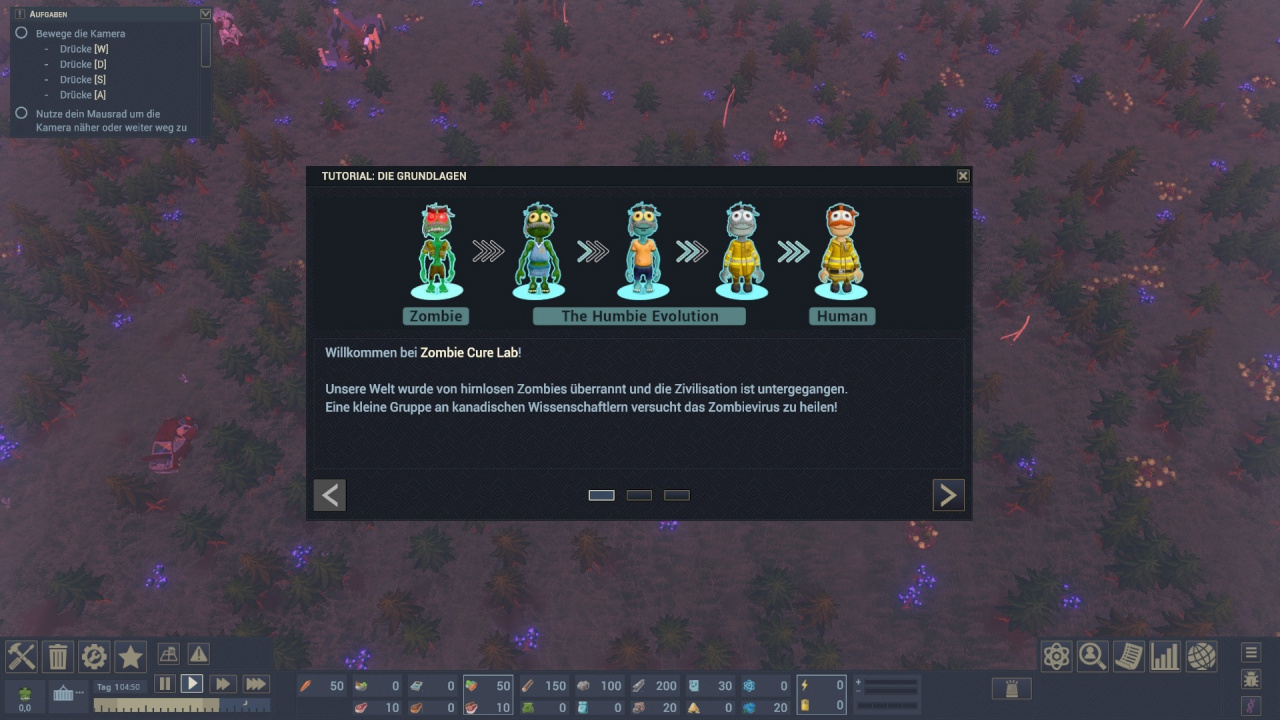Collapse the Aufgaben task list
This screenshot has height=720, width=1280.
[x=206, y=14]
